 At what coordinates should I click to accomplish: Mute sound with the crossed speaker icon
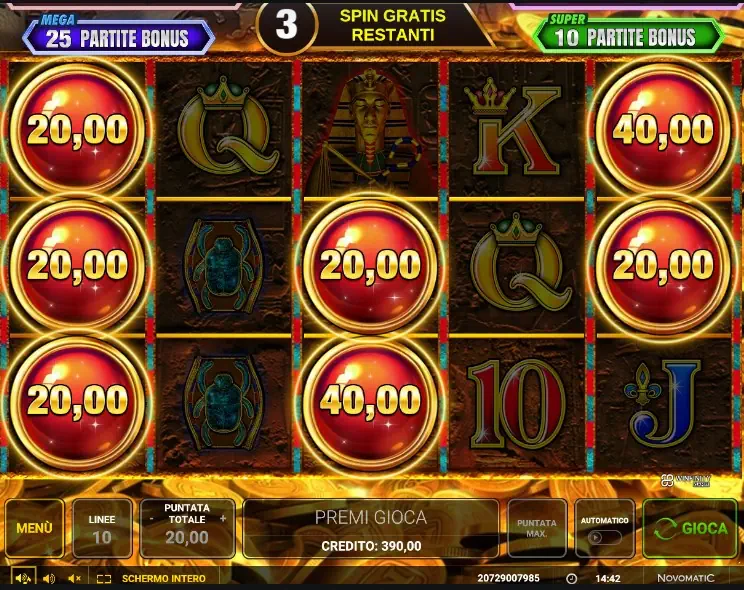point(74,579)
